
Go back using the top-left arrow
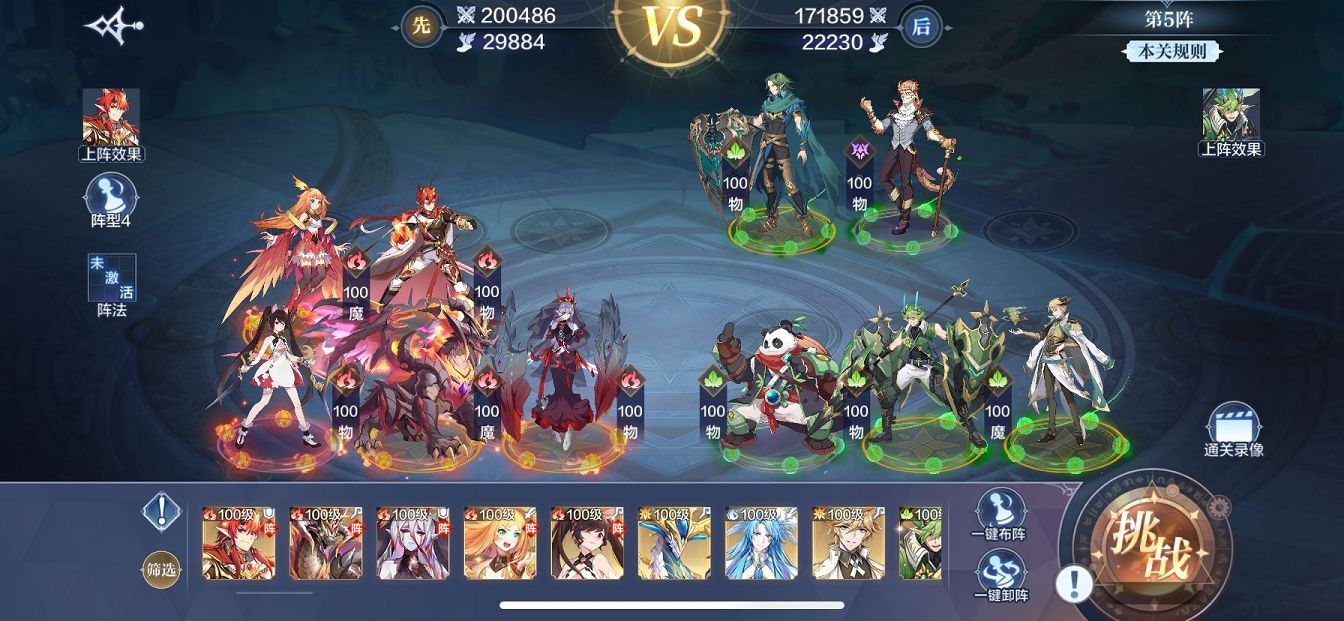click(113, 26)
